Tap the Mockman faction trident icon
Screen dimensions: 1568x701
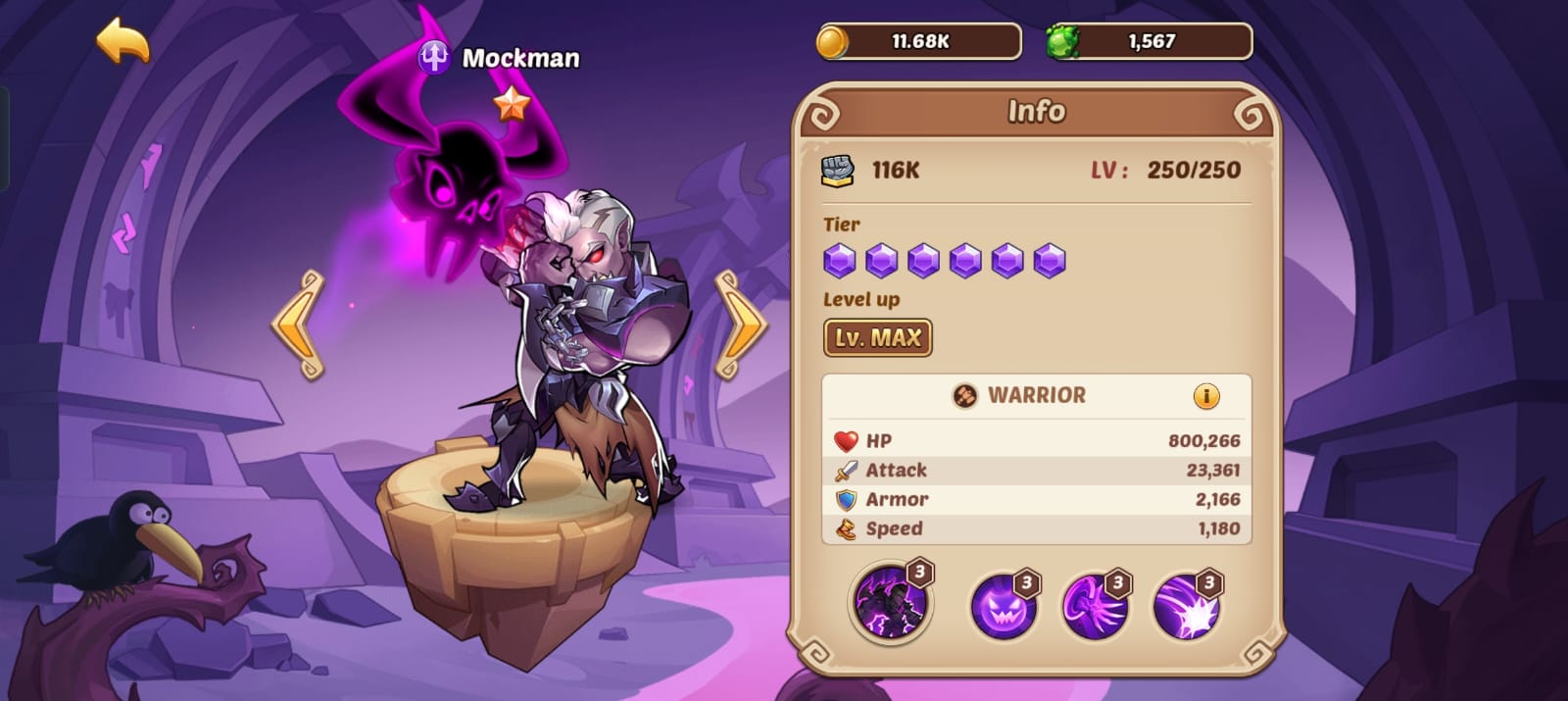click(433, 58)
